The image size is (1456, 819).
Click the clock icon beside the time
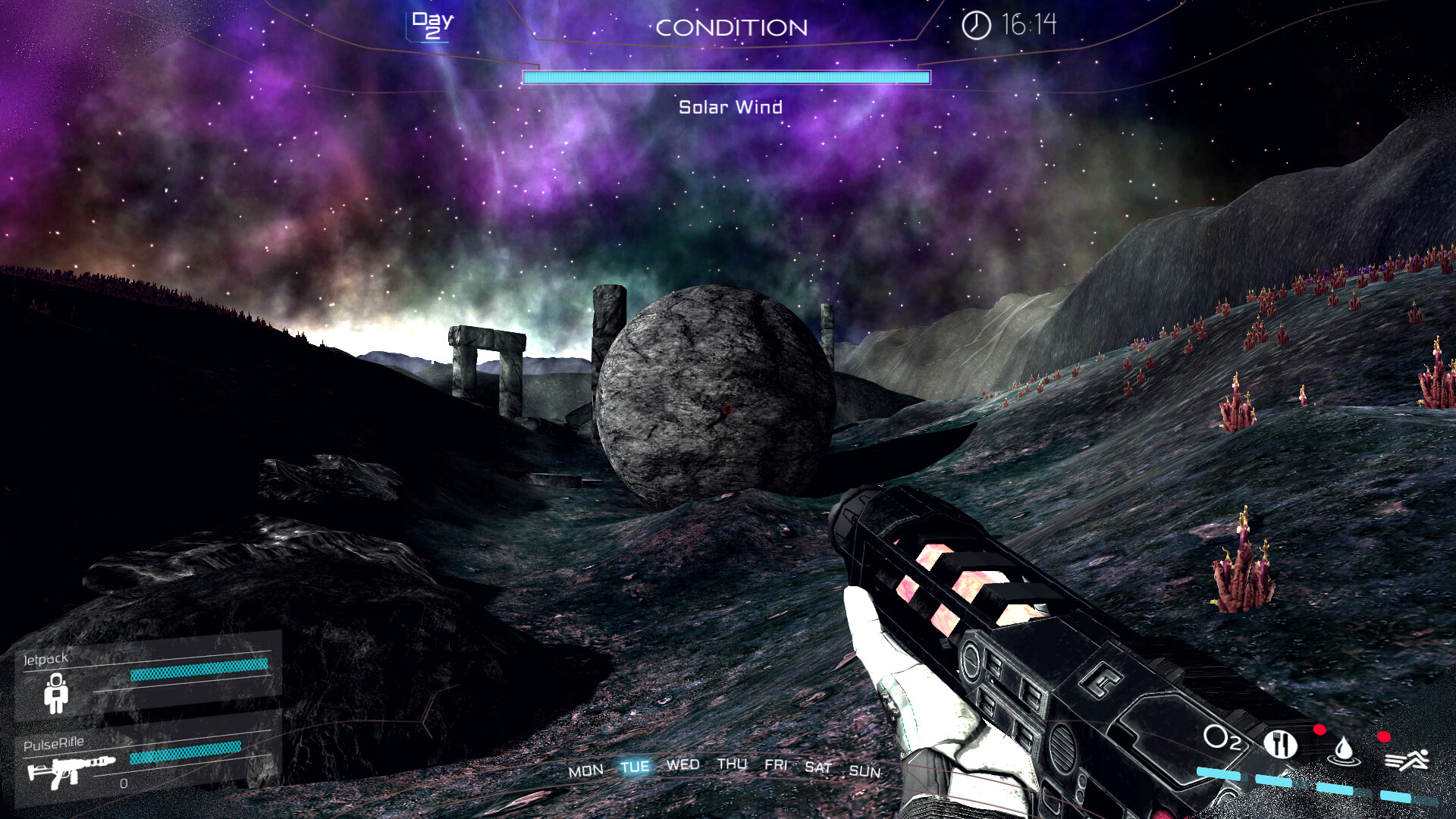976,25
